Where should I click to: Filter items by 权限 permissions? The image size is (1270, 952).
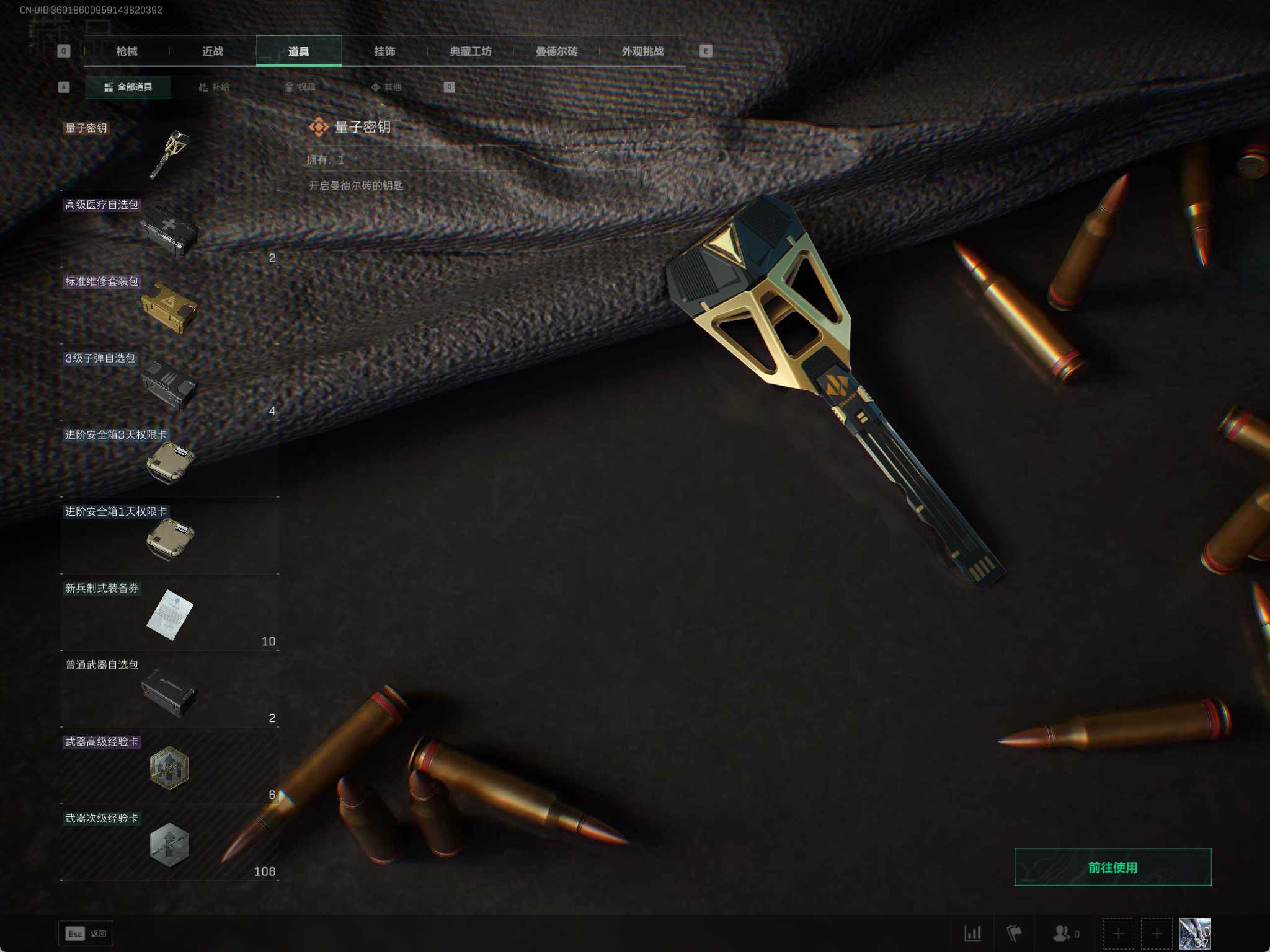coord(300,87)
